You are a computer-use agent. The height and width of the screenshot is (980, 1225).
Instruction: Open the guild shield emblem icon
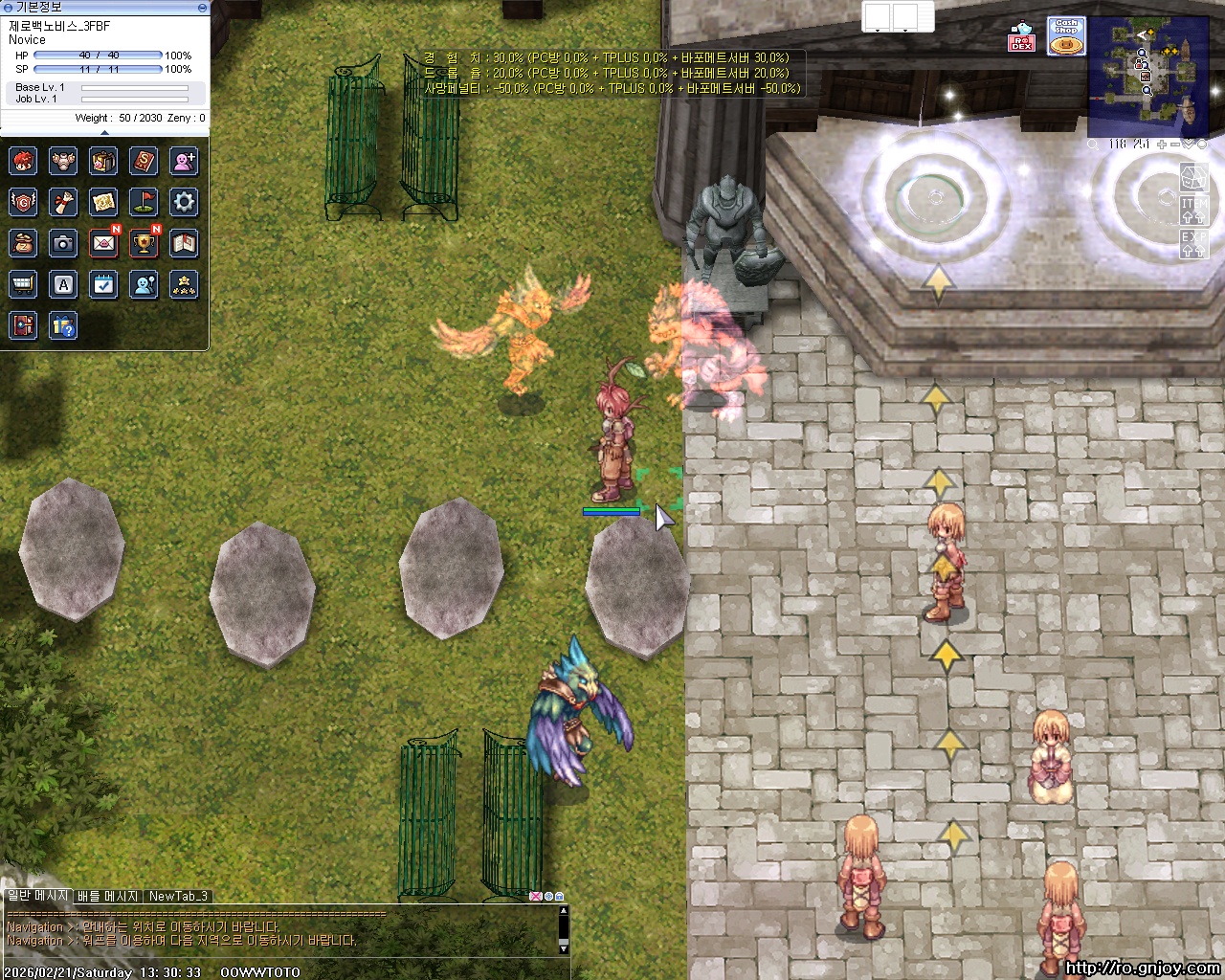23,202
